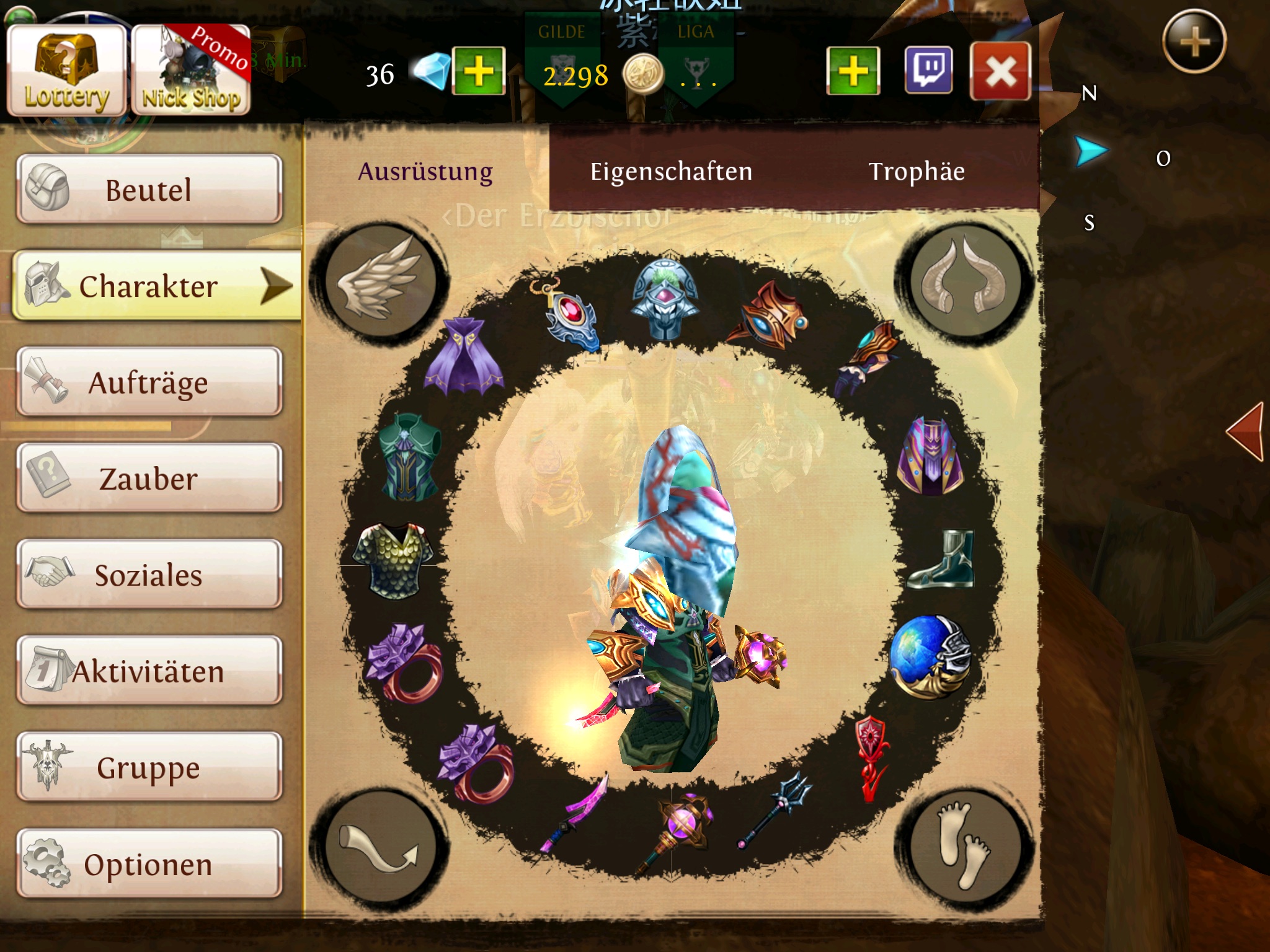Open the Beutel bag menu
This screenshot has width=1270, height=952.
149,190
